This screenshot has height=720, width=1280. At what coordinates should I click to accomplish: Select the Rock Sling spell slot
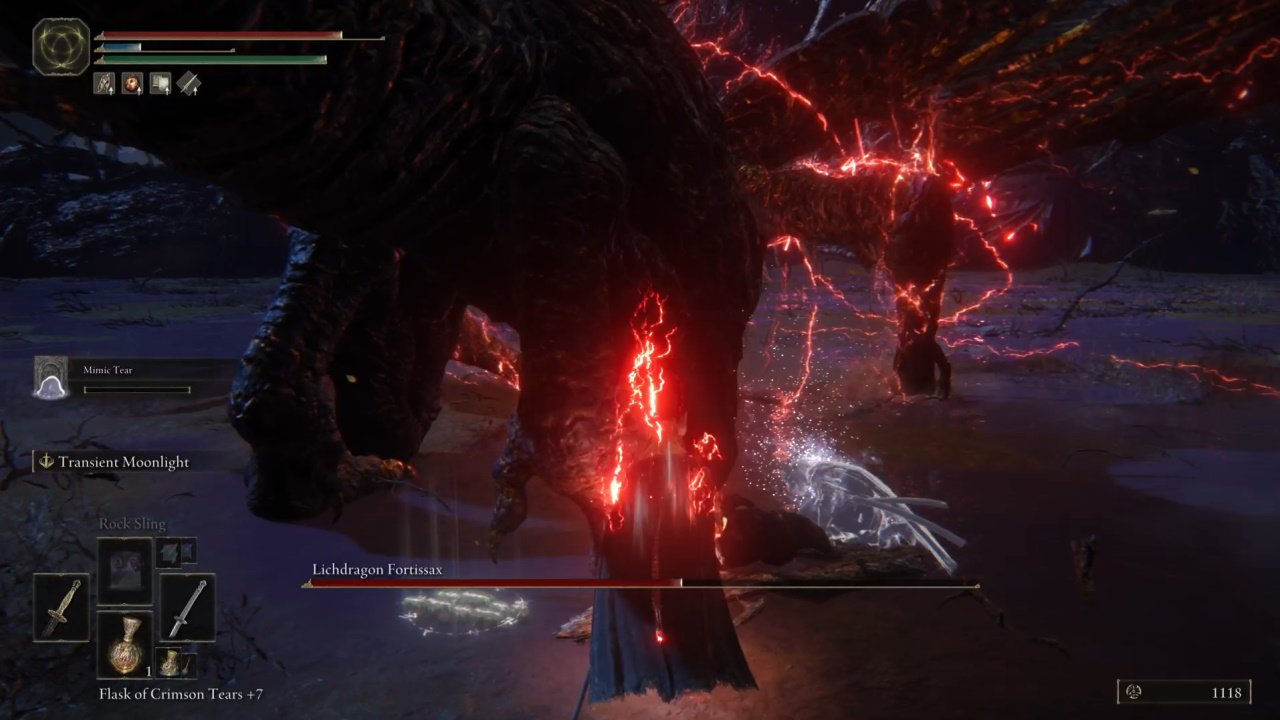[x=125, y=570]
